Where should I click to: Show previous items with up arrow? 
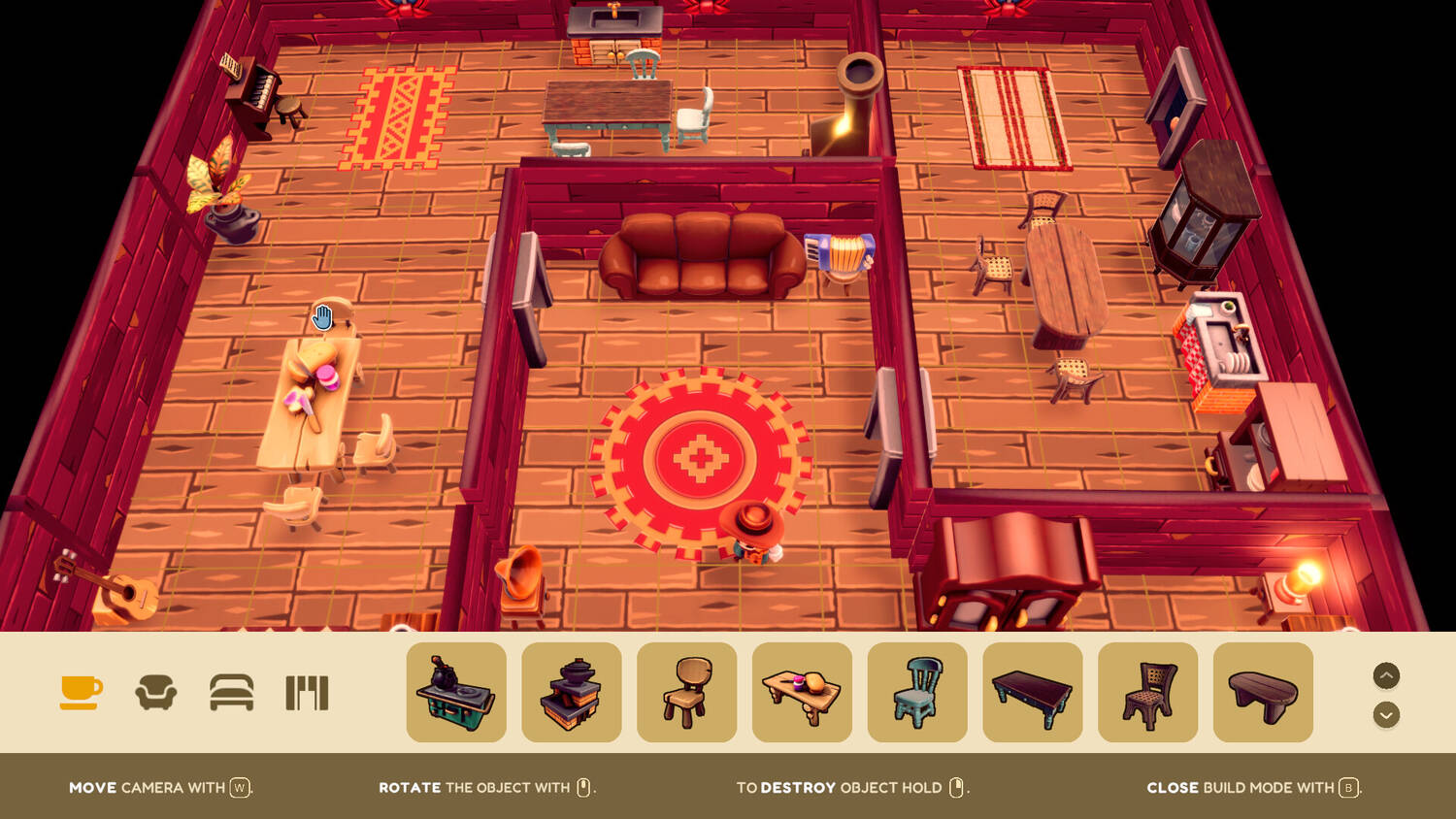pyautogui.click(x=1386, y=675)
